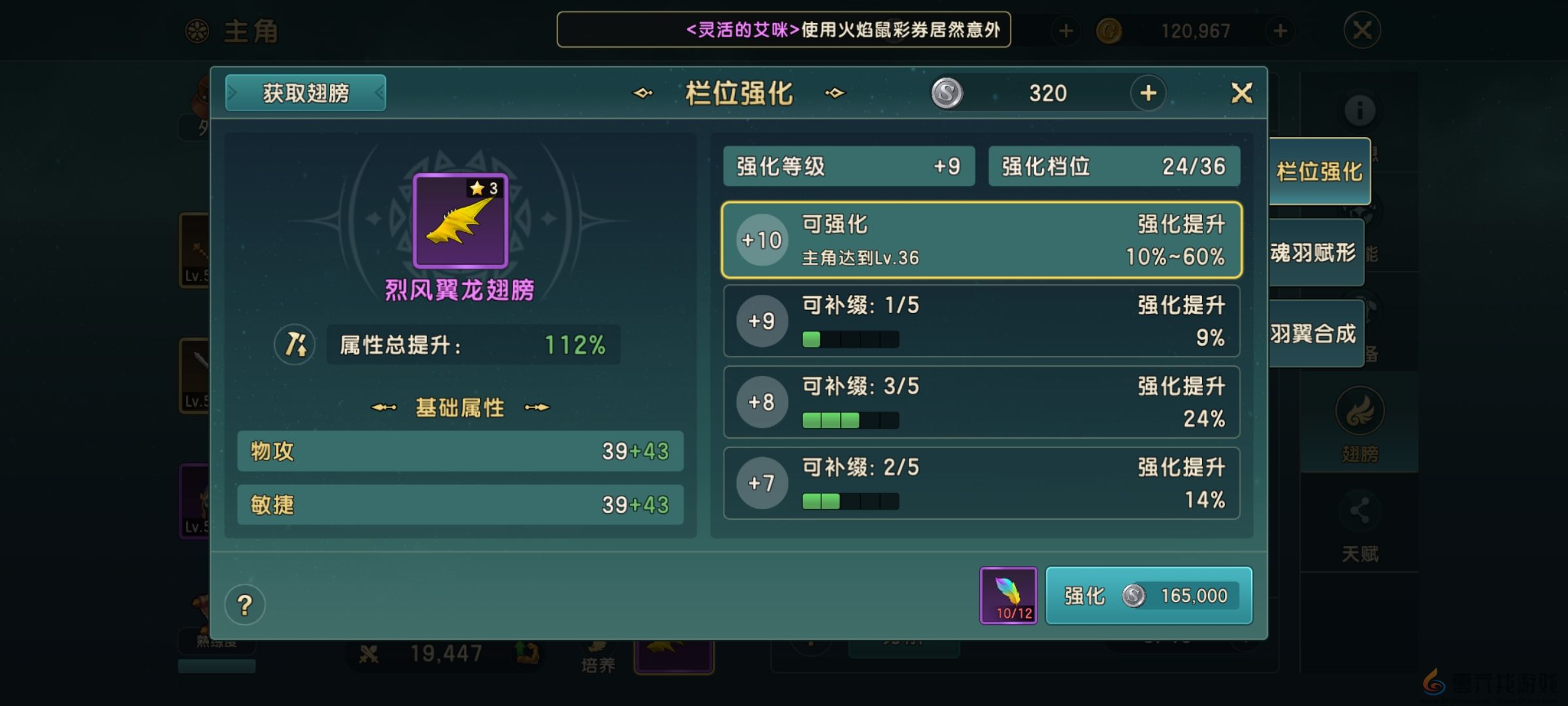
Task: Click the +7 row progress bar segments
Action: pos(848,501)
